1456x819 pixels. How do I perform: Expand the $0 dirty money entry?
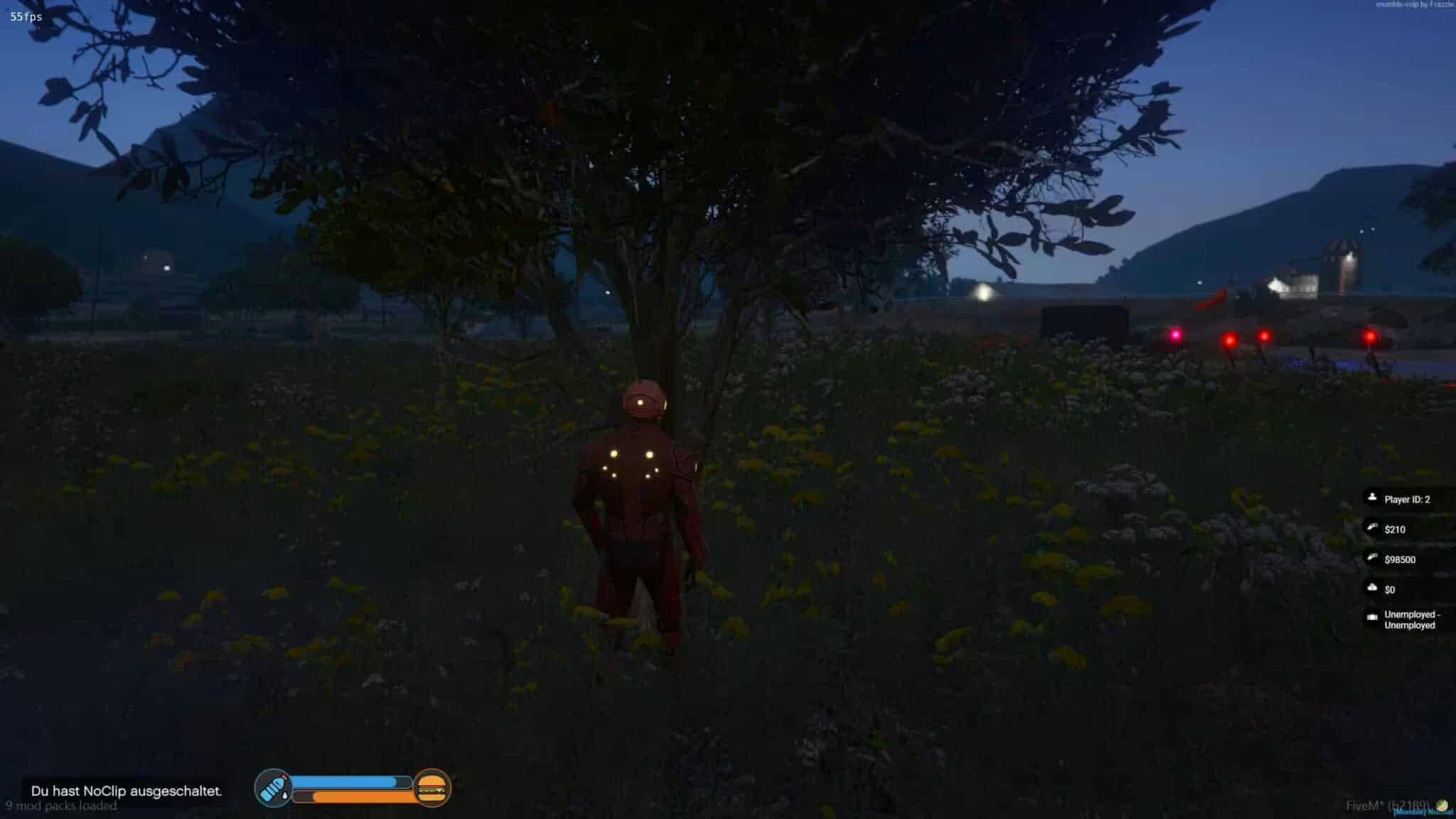tap(1388, 589)
